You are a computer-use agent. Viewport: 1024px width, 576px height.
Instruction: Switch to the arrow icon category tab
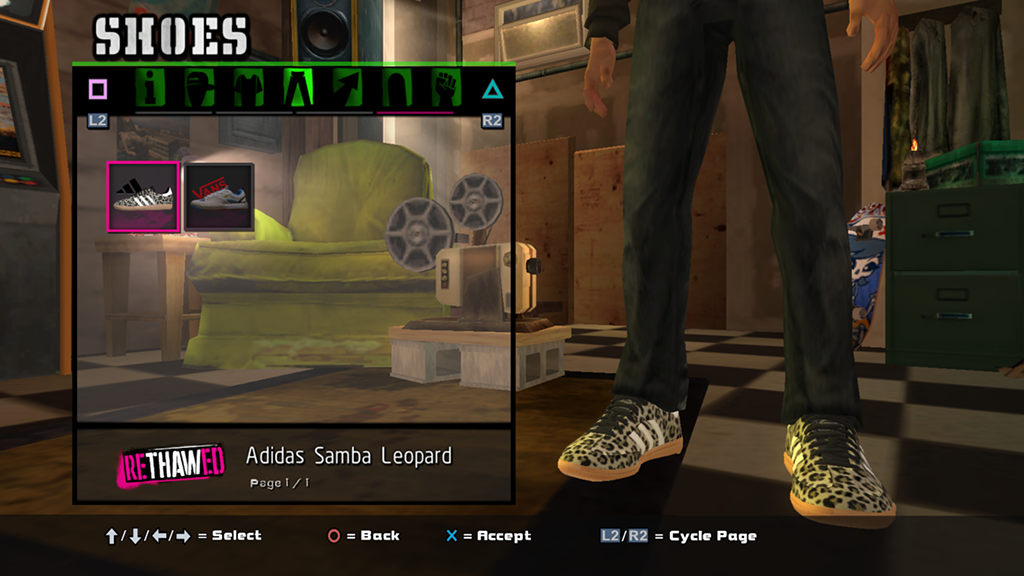346,89
